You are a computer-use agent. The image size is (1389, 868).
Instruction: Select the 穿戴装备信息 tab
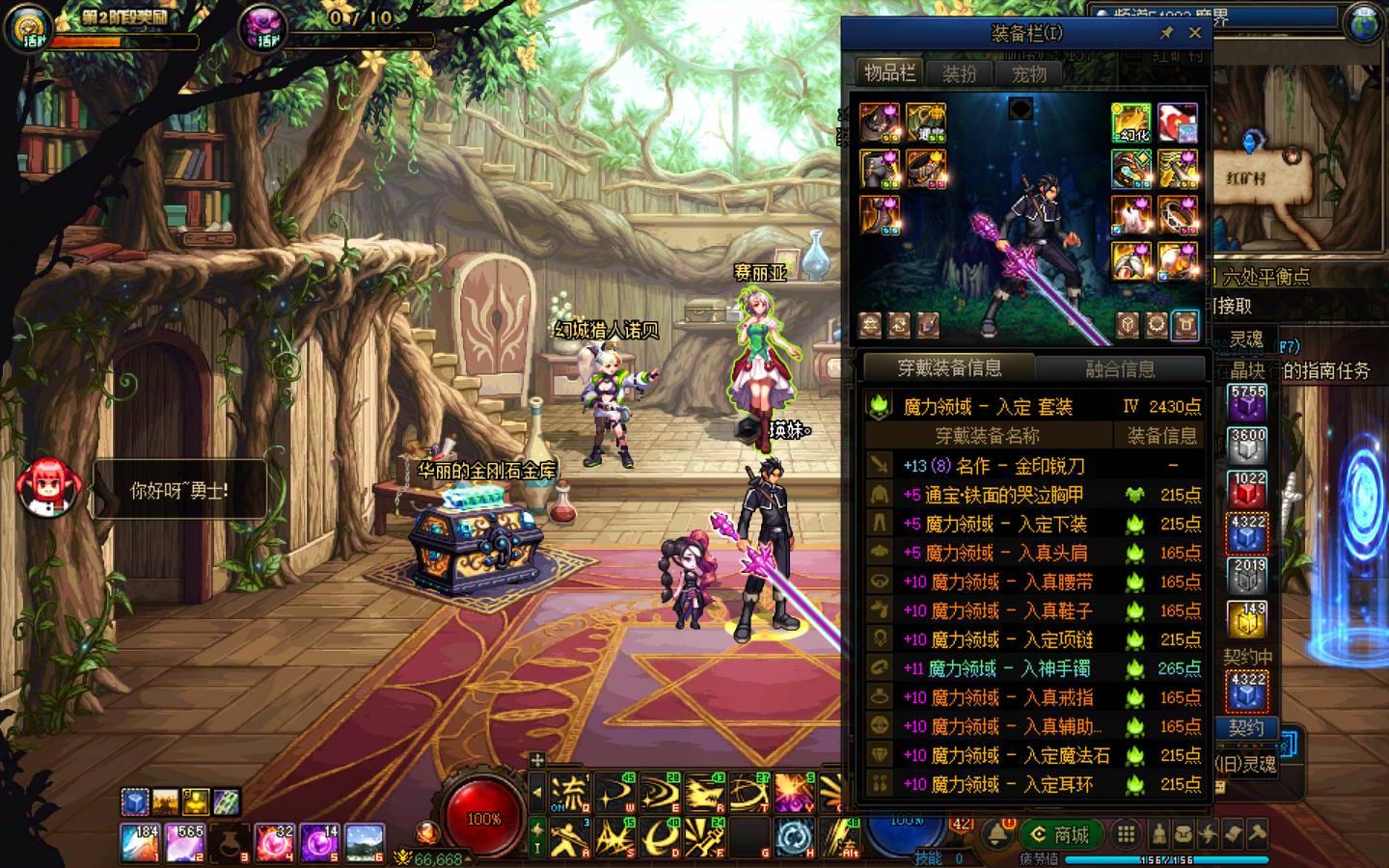[x=949, y=367]
